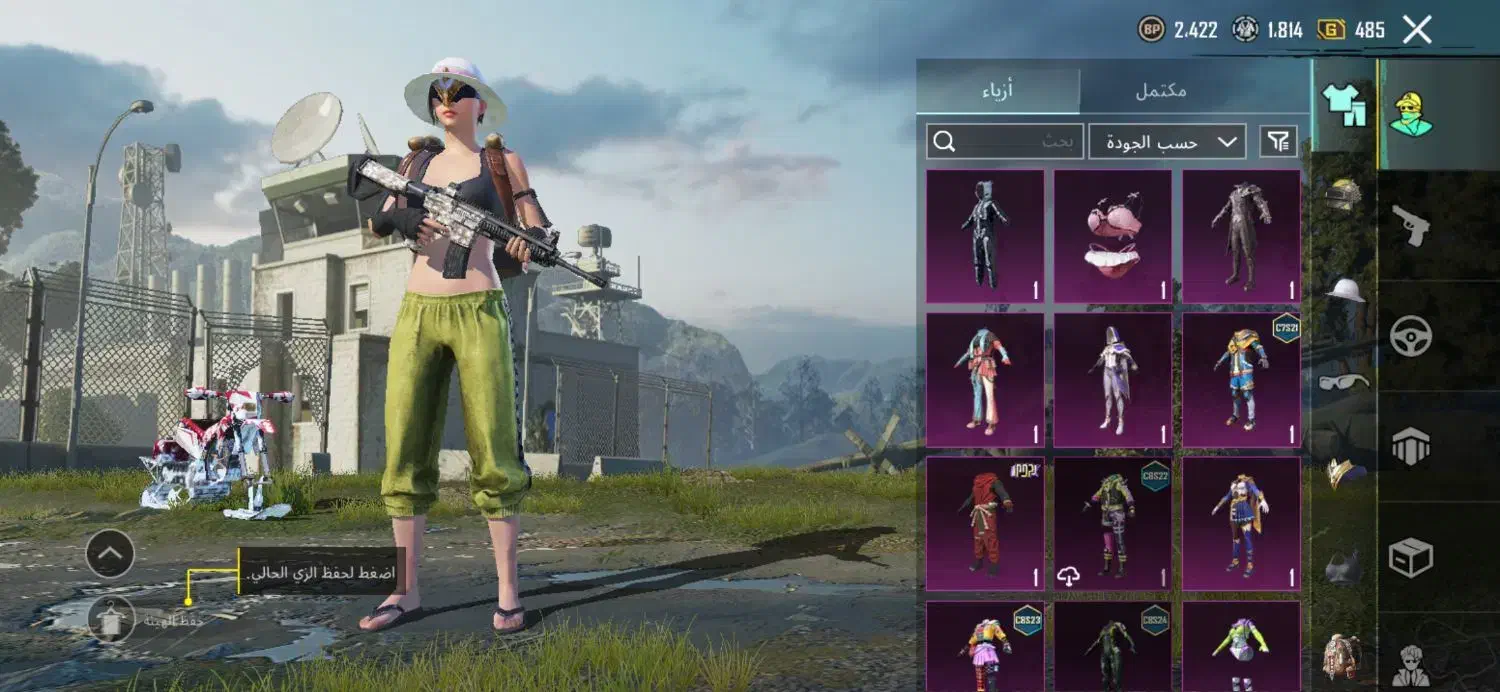1500x692 pixels.
Task: Switch to the مكتمل tab
Action: (1160, 90)
